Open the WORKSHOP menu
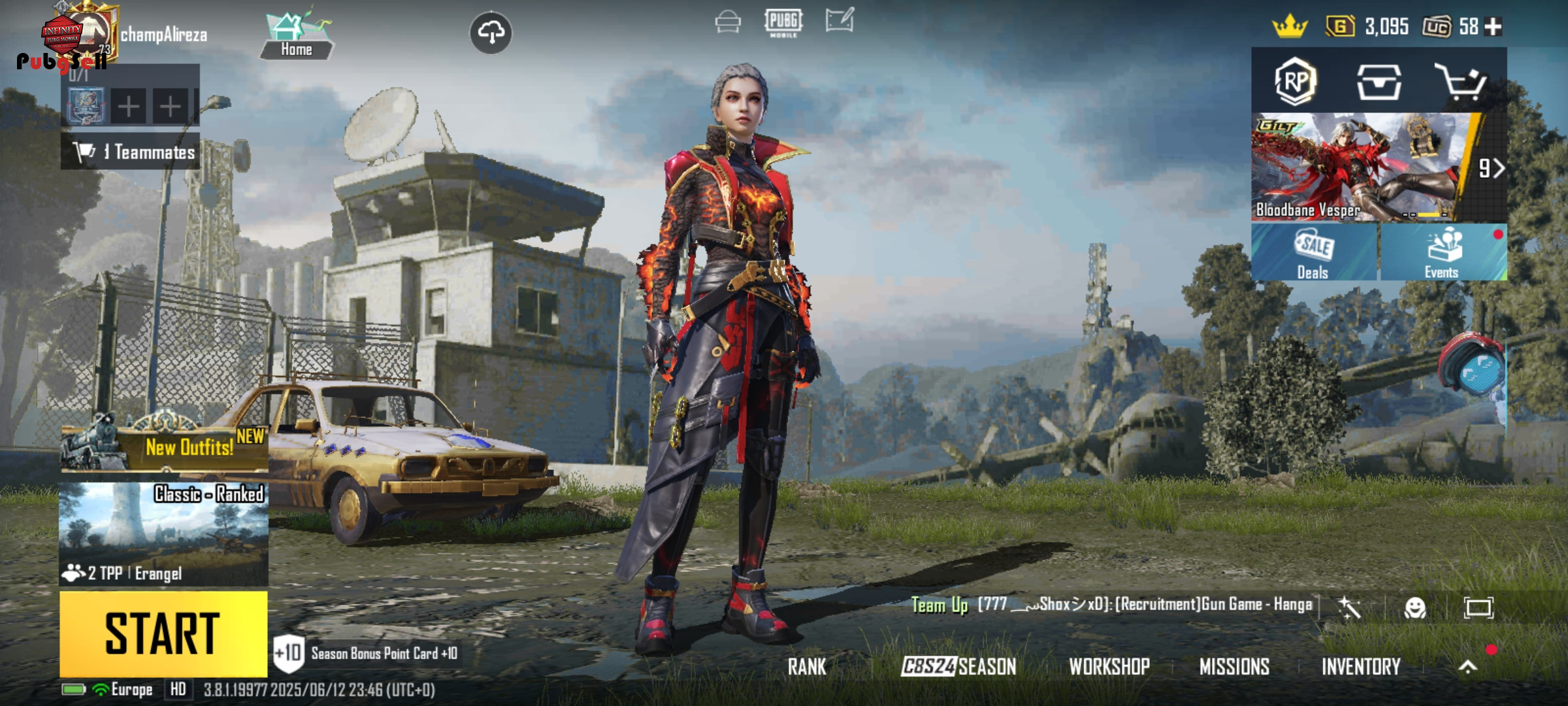1568x706 pixels. (x=1109, y=667)
